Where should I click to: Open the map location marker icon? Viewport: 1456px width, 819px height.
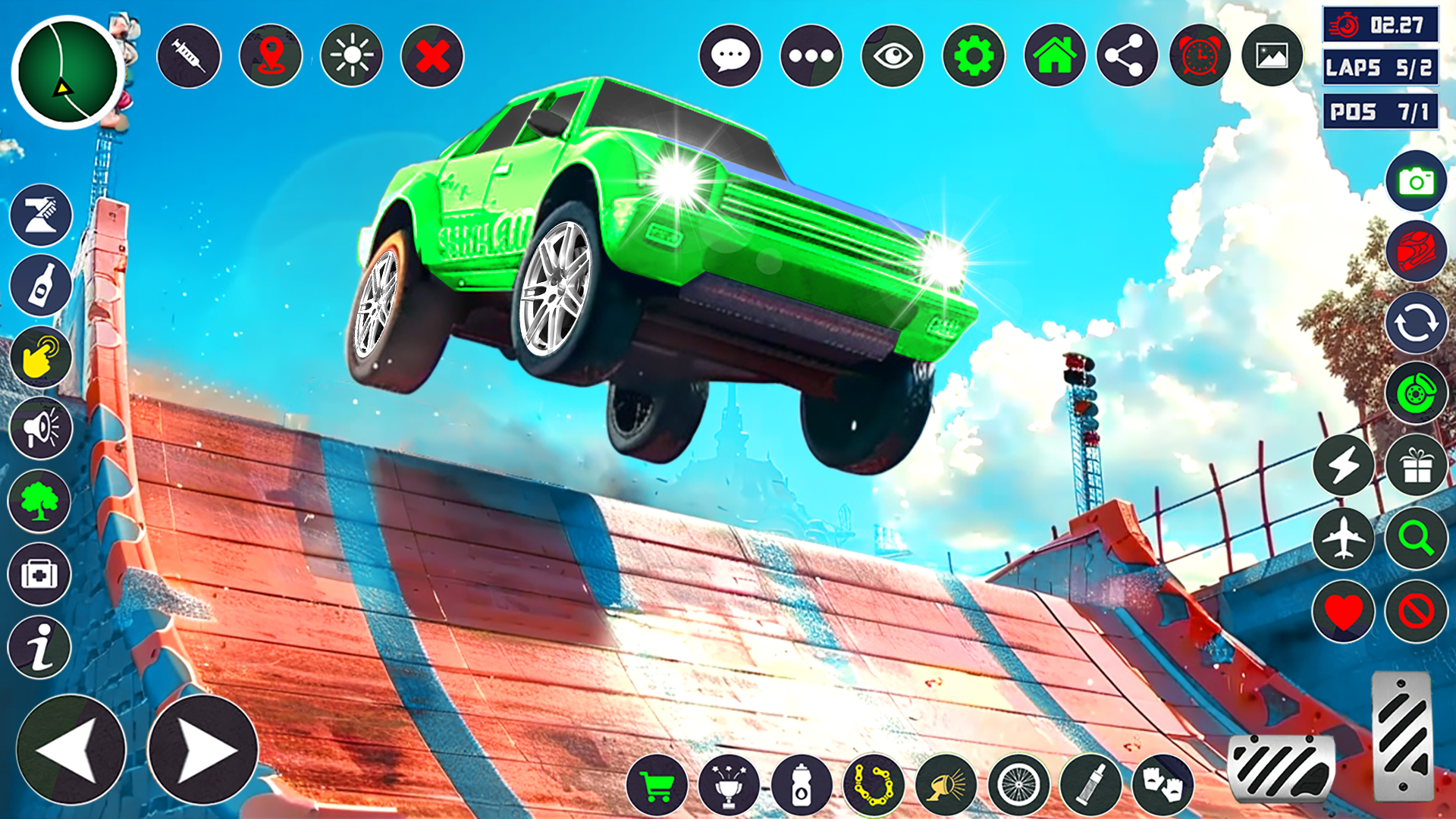tap(269, 54)
